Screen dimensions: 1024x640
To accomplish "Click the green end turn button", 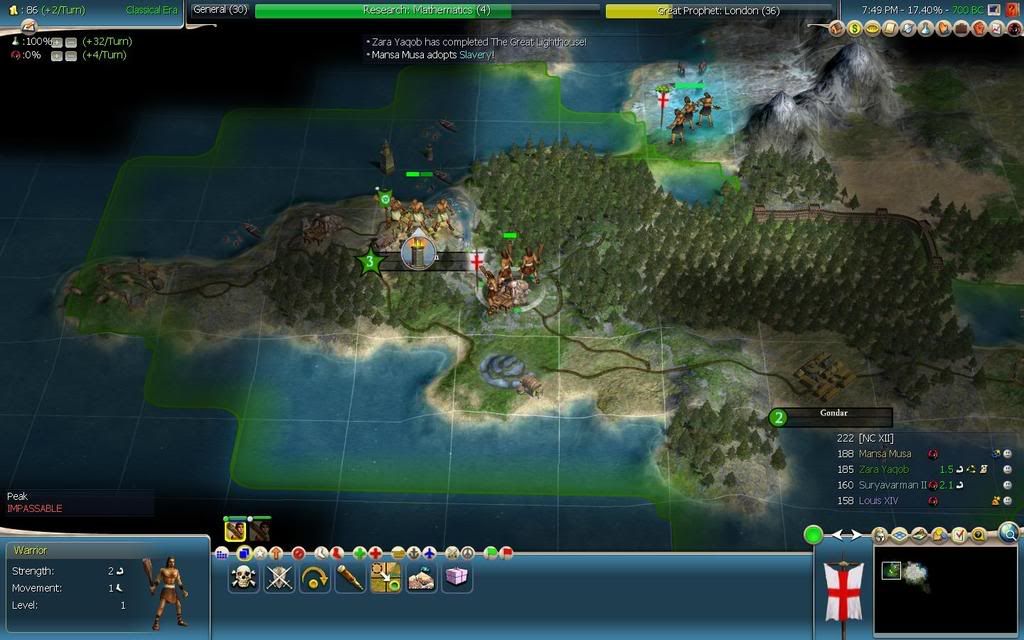I will pyautogui.click(x=814, y=535).
